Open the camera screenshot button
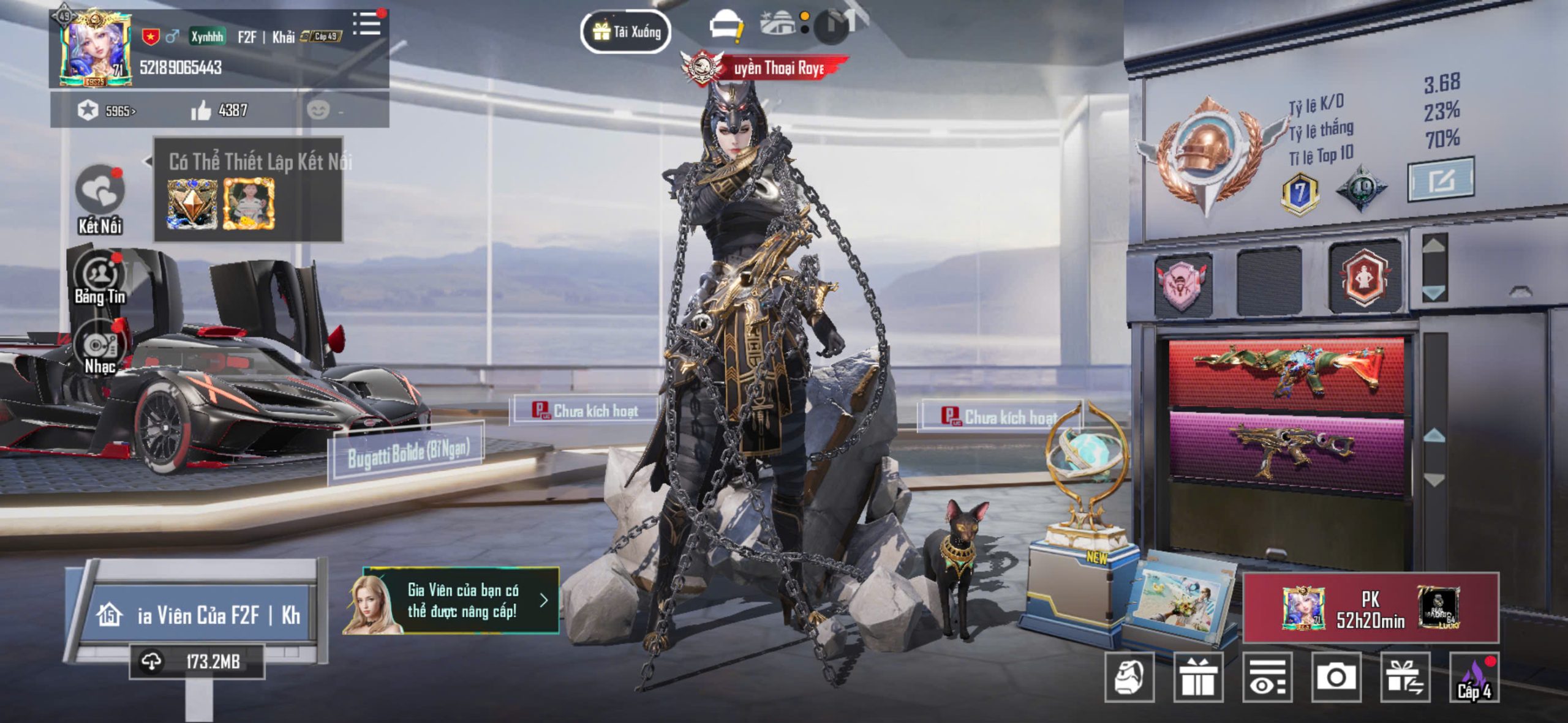Screen dimensions: 1568x723 [x=1336, y=677]
